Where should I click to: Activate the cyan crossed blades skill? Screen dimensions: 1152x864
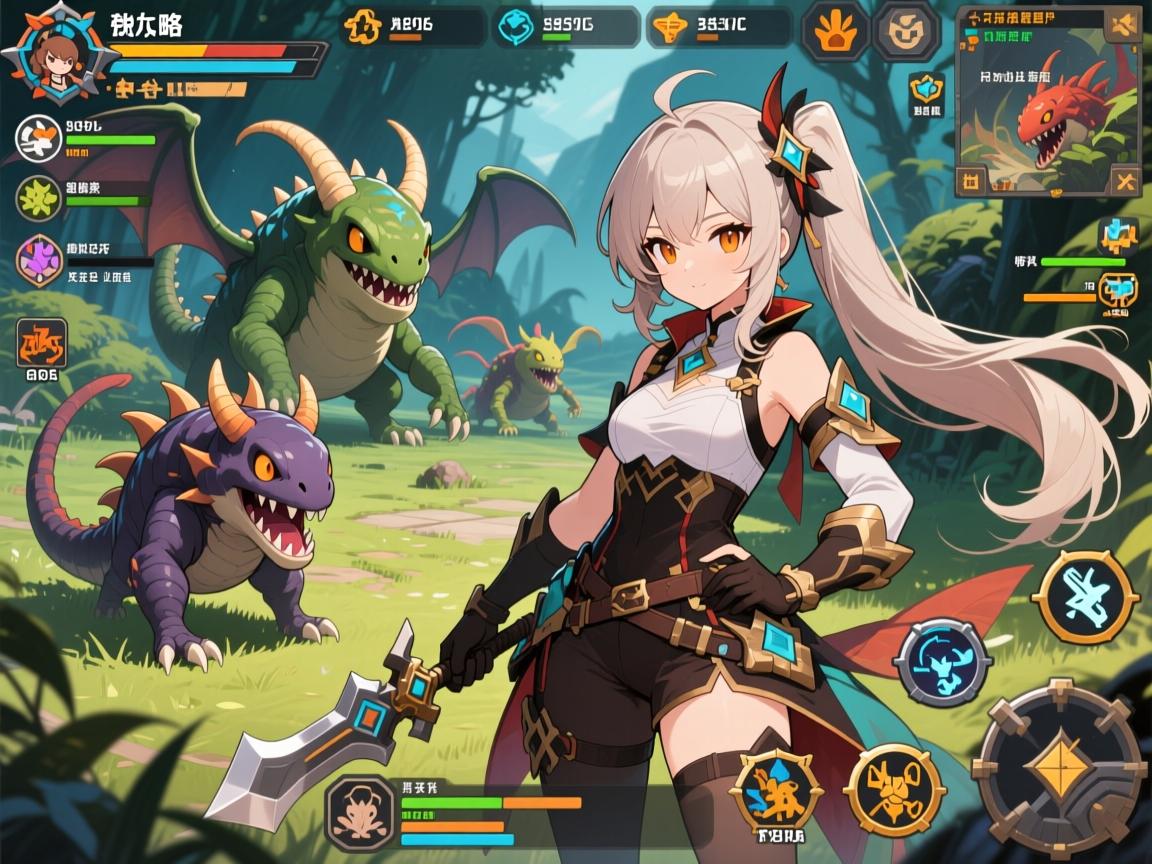tap(1085, 596)
